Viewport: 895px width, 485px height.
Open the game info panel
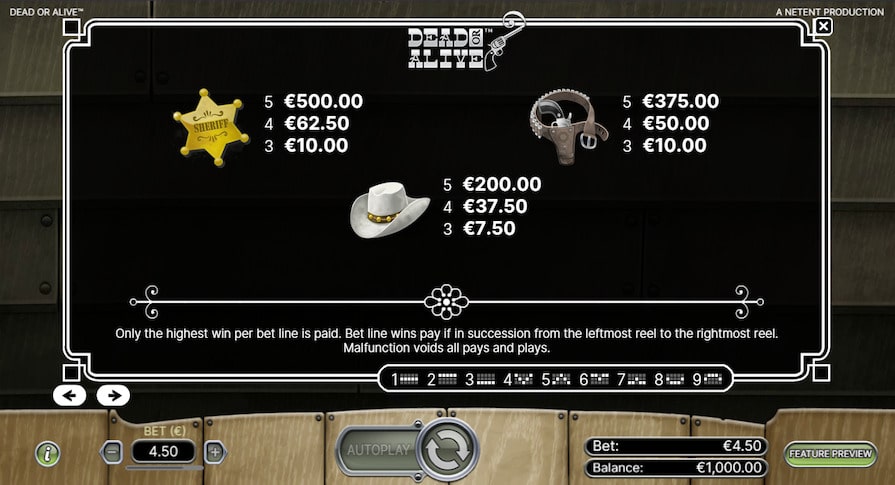pos(47,452)
